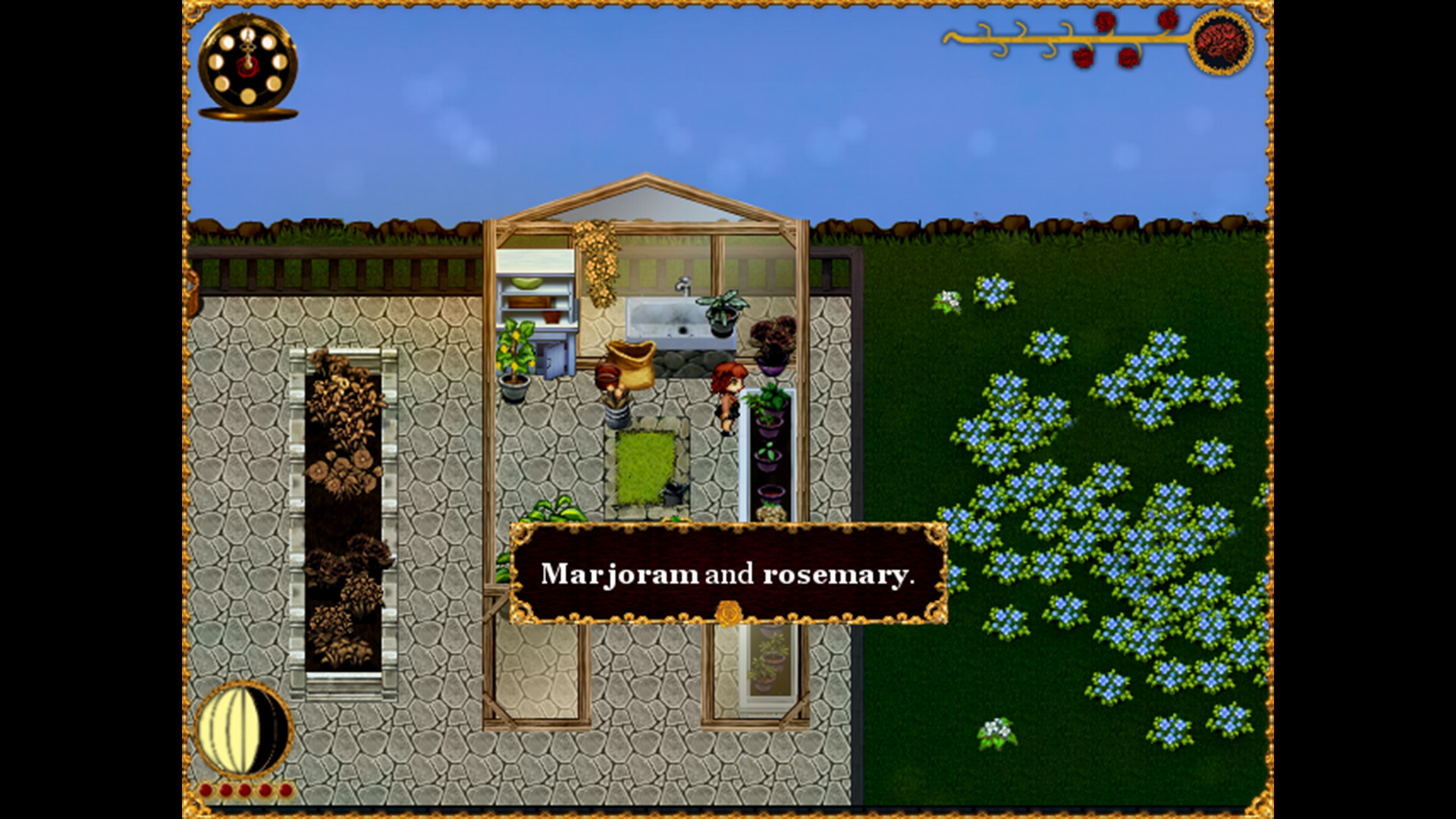Click the gable window above the greenhouse
Screen dimensions: 1456x819
(x=646, y=201)
